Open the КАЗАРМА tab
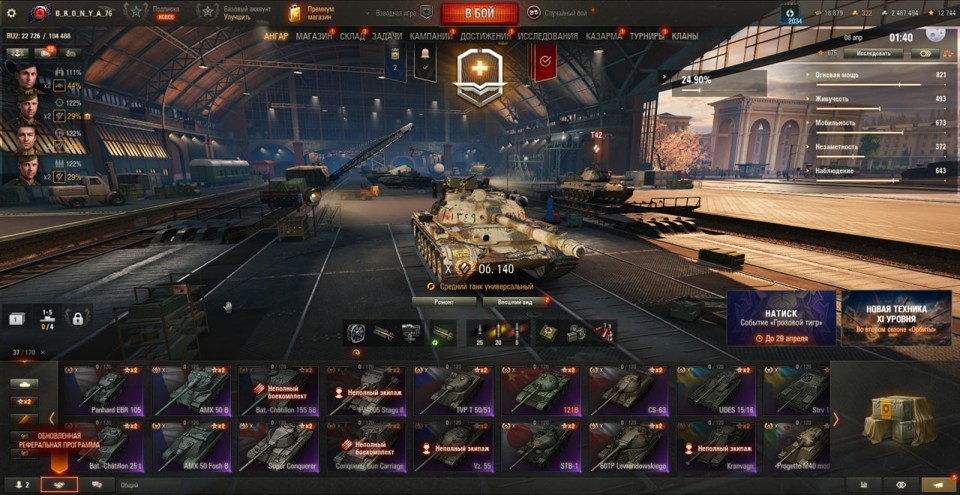The height and width of the screenshot is (495, 960). (x=604, y=36)
